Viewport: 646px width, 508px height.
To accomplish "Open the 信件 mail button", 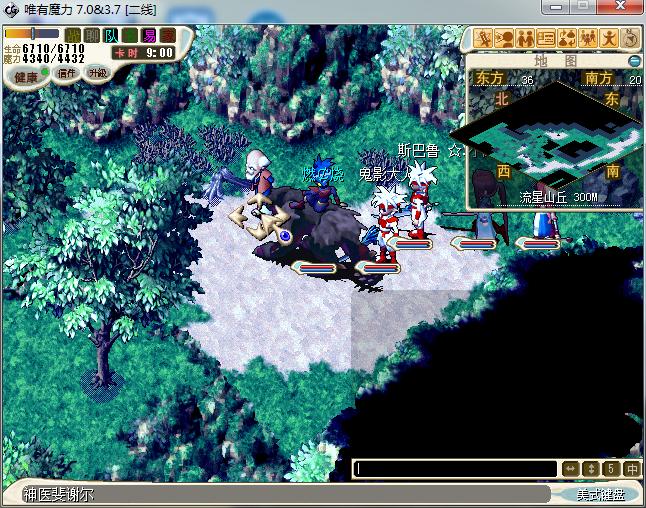I will pyautogui.click(x=67, y=73).
